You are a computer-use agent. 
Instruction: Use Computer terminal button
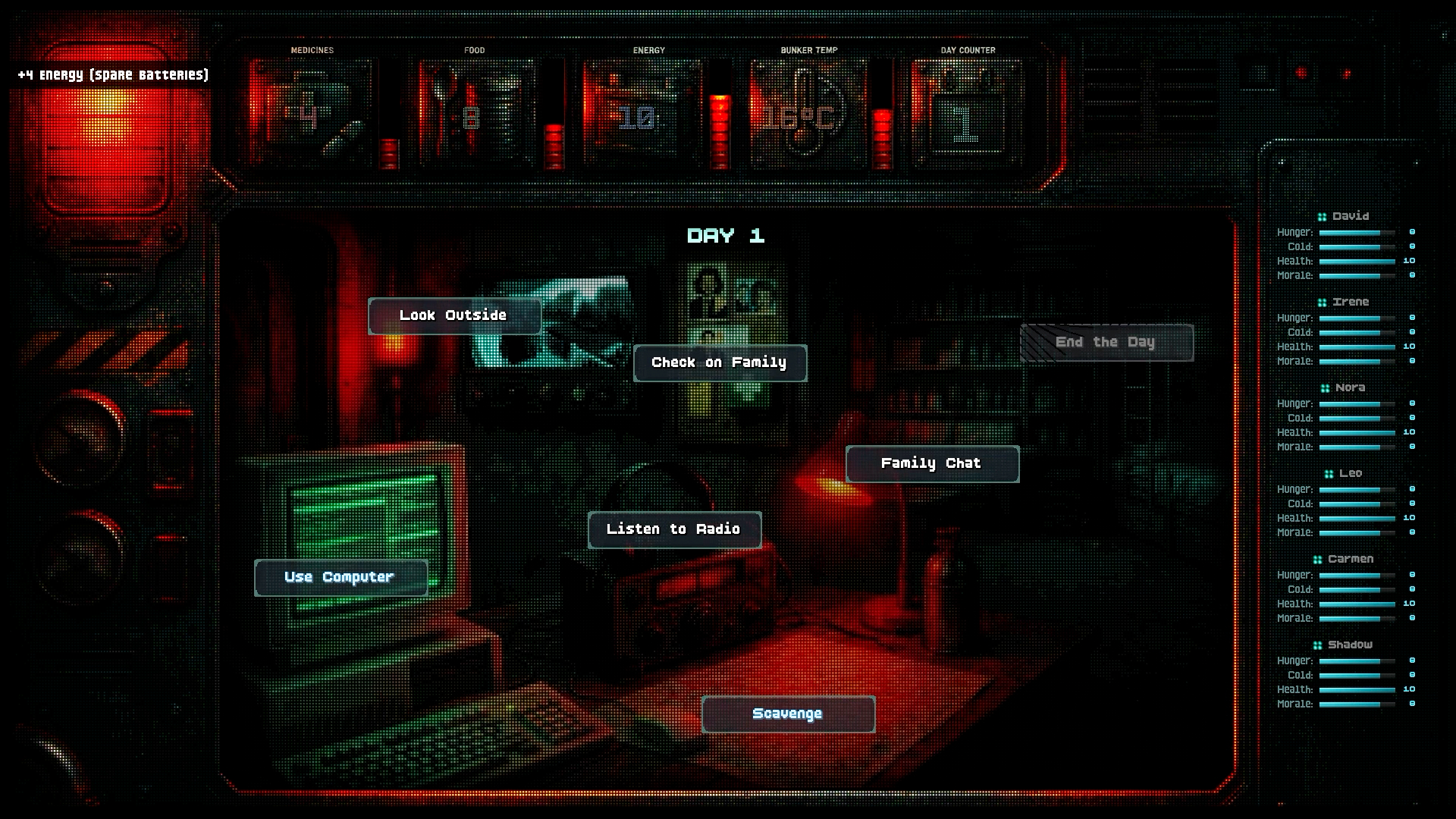pyautogui.click(x=340, y=578)
